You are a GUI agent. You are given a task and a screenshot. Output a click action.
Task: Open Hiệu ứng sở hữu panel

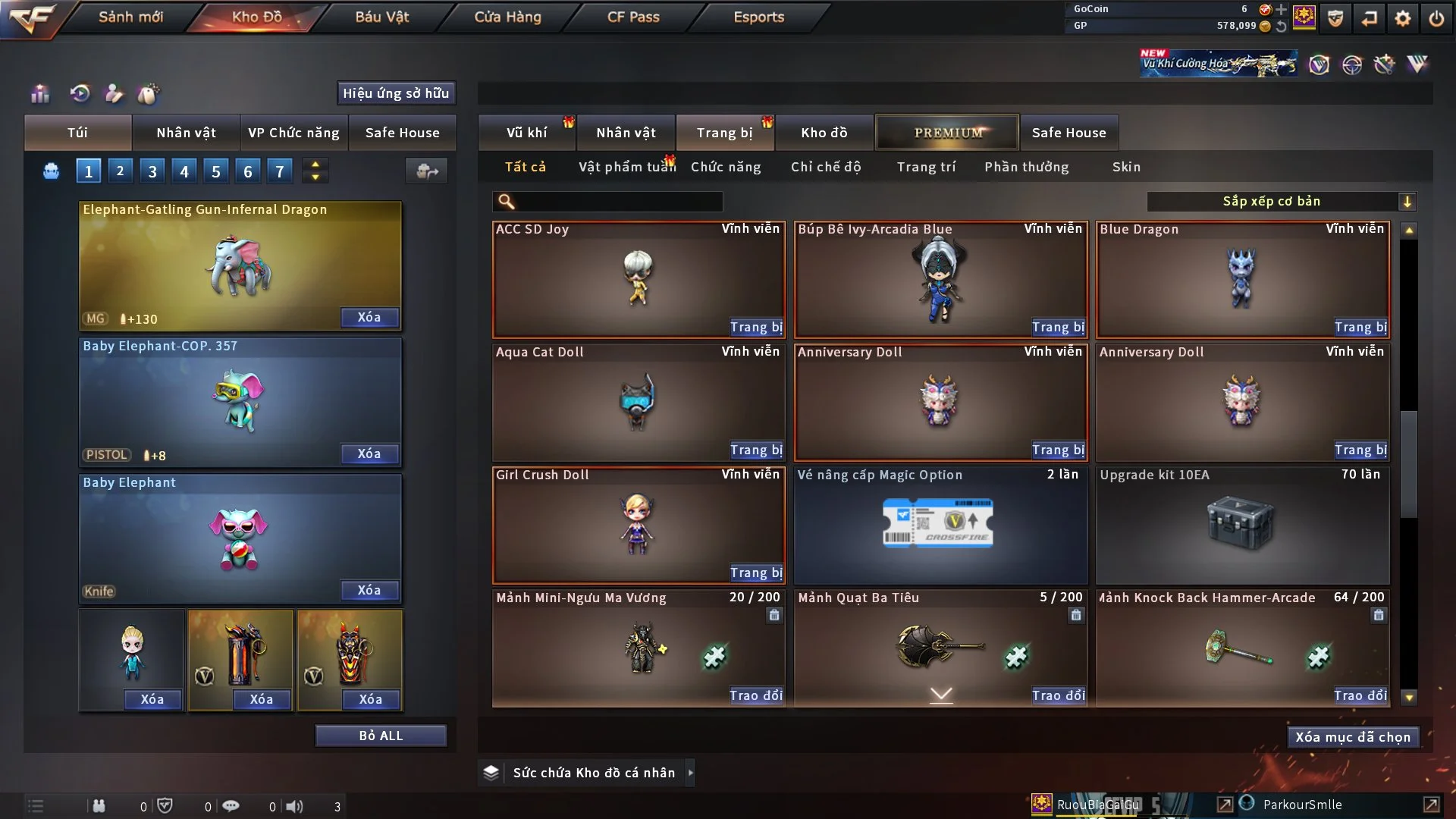coord(396,93)
